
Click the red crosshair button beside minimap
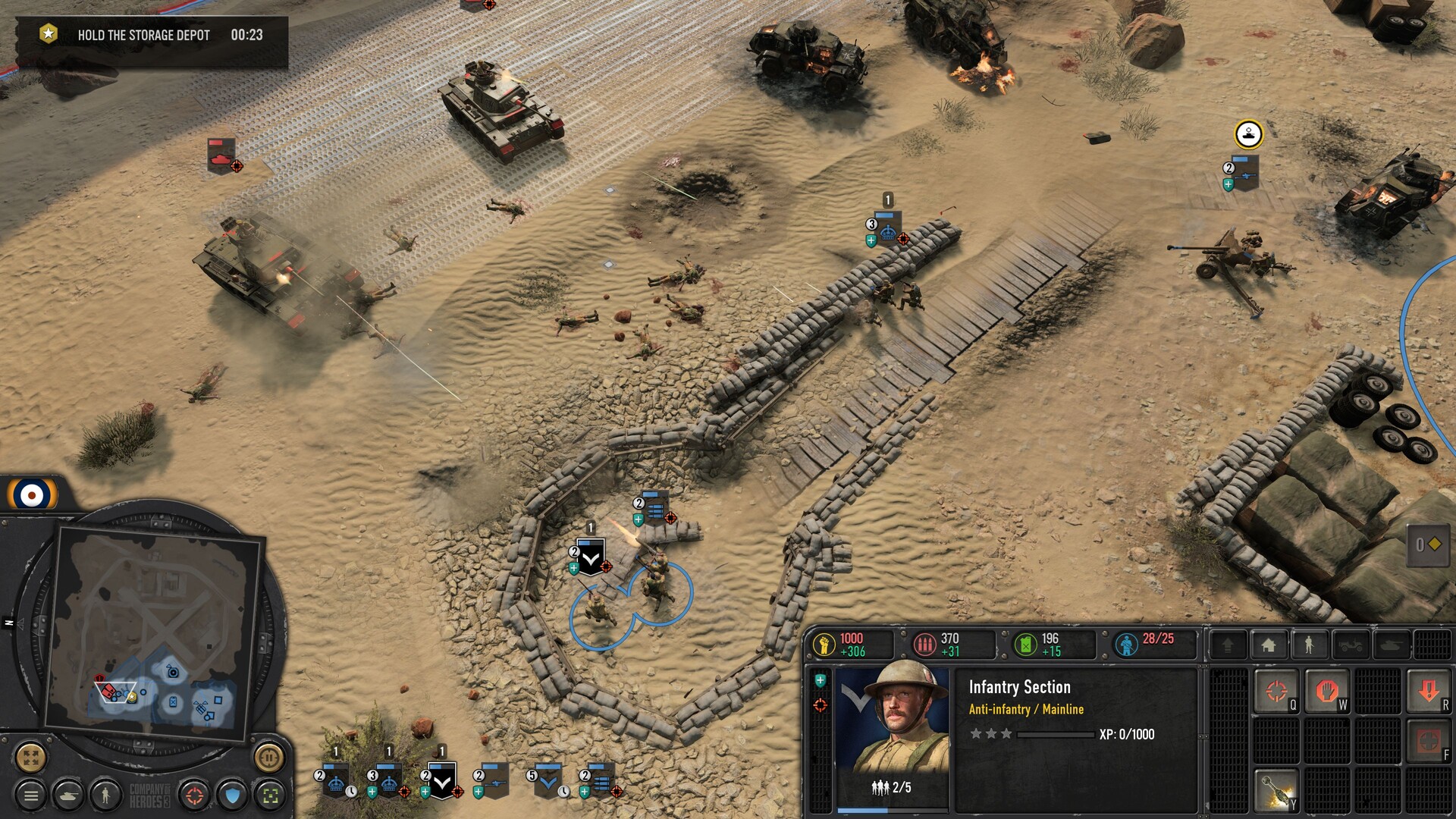point(195,795)
